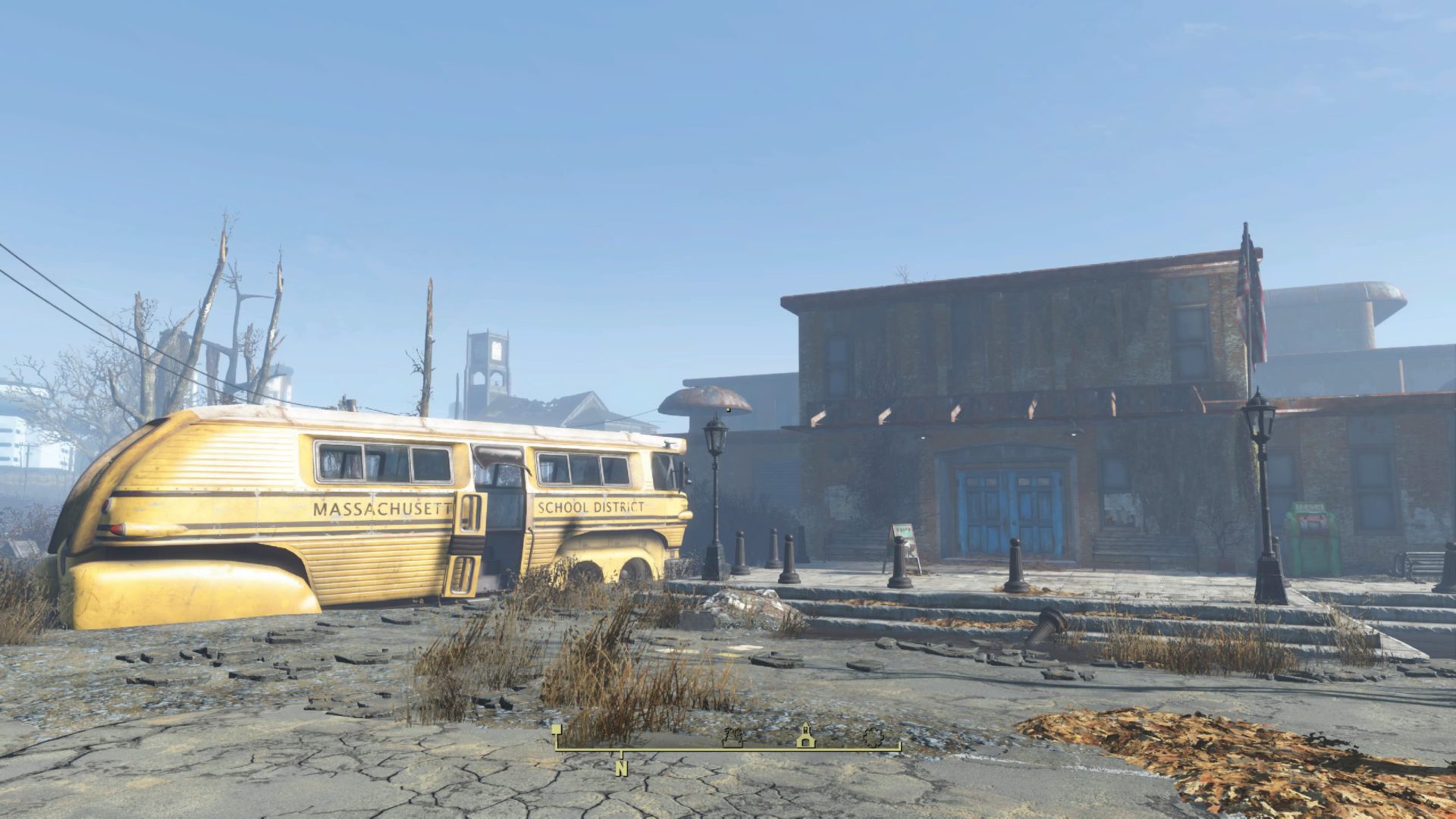
Task: Select the undiscovered cog-shaped compass marker
Action: (873, 736)
